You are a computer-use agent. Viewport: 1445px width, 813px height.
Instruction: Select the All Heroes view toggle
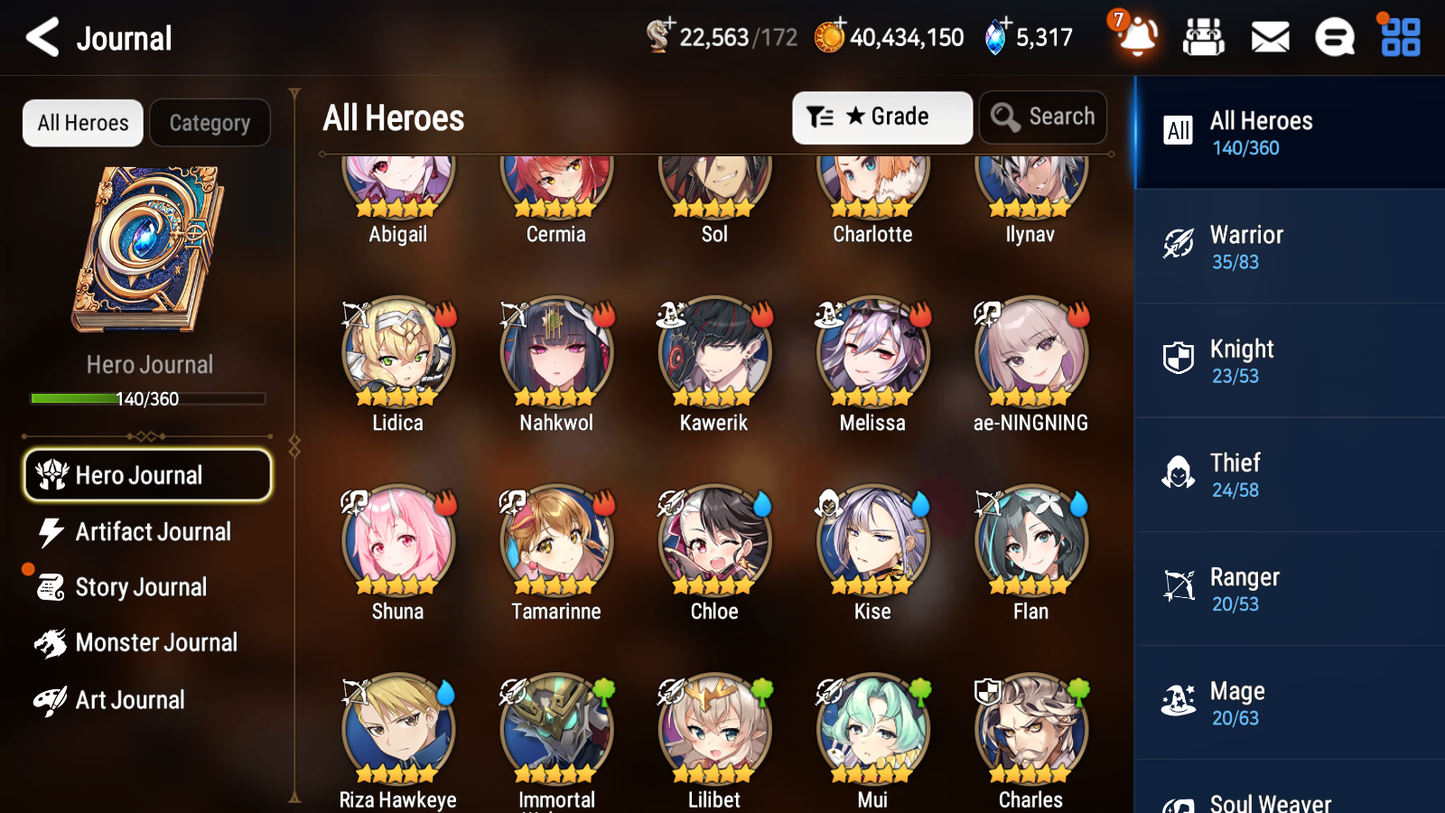[82, 122]
